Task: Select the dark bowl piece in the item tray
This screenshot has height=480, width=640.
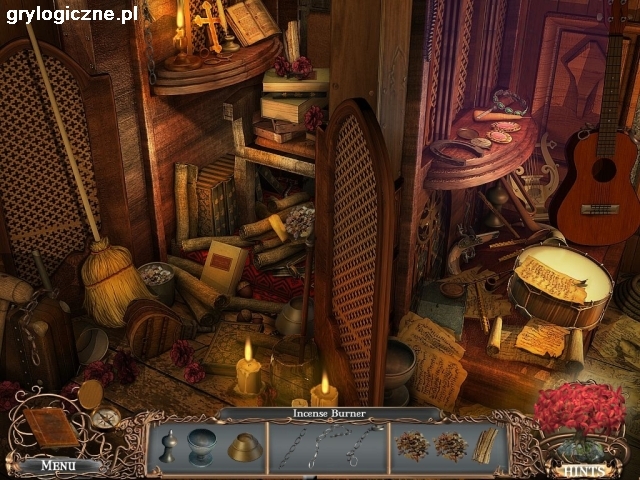Action: click(203, 445)
